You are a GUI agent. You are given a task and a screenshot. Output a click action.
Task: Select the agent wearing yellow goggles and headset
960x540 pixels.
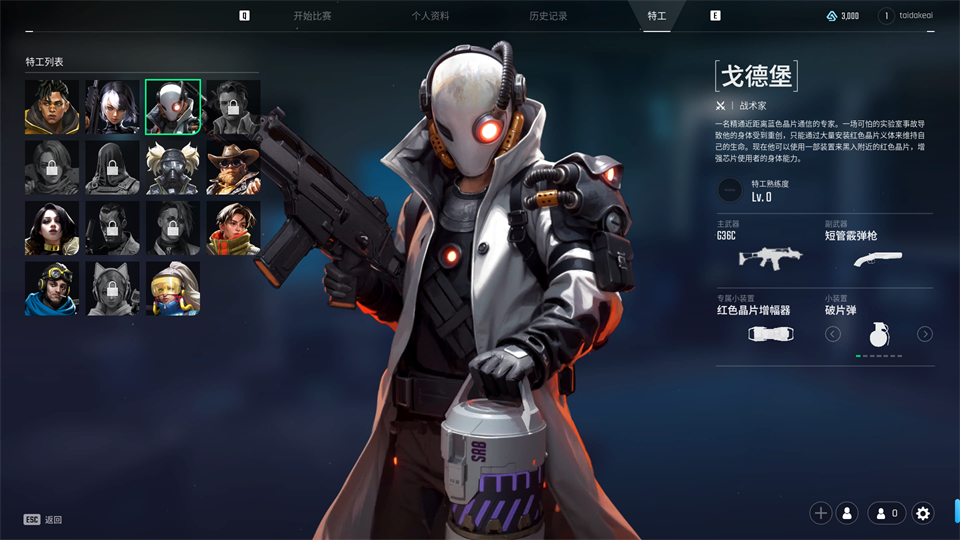pyautogui.click(x=52, y=289)
